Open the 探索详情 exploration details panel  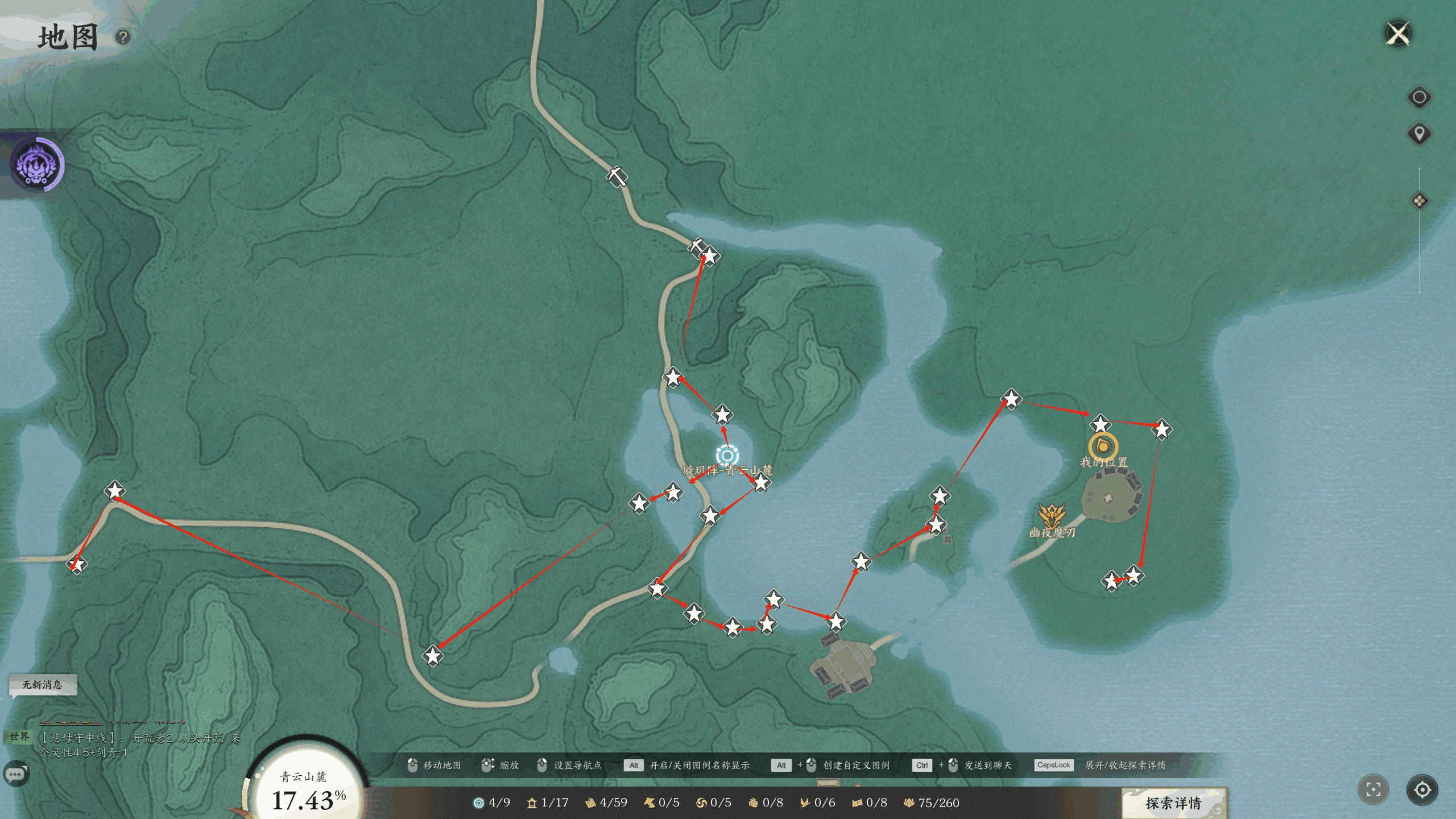[1173, 803]
